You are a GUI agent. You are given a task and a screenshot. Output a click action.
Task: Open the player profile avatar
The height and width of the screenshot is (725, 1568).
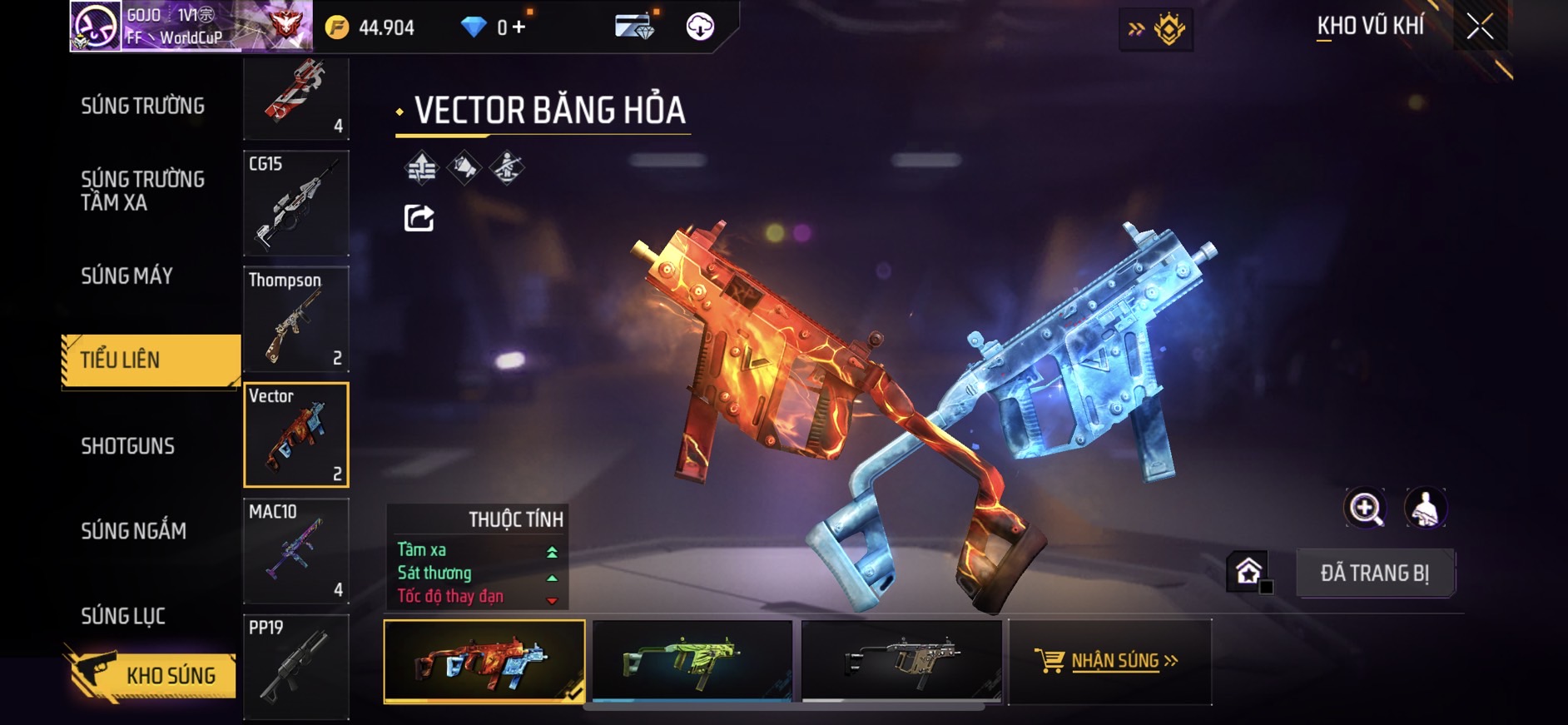click(x=95, y=27)
